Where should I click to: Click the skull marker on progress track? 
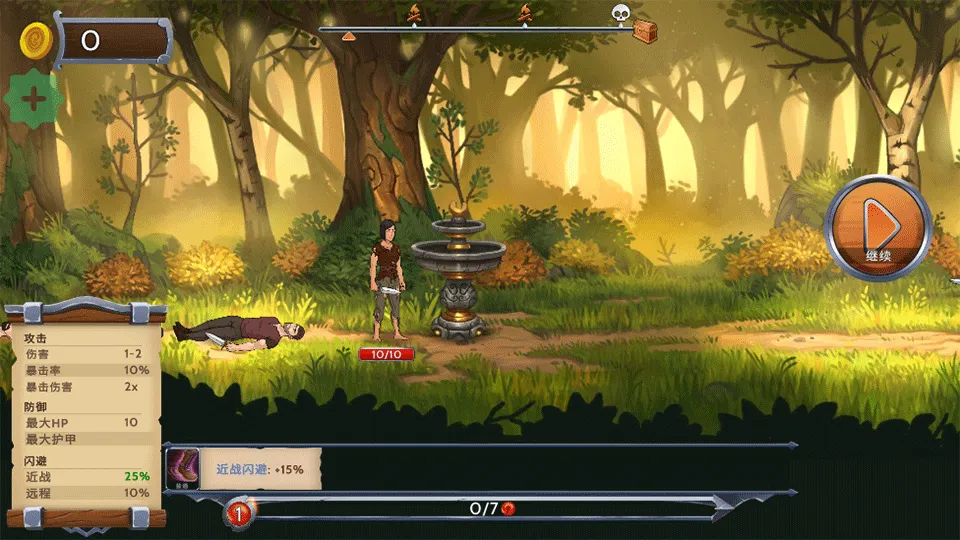click(x=620, y=13)
